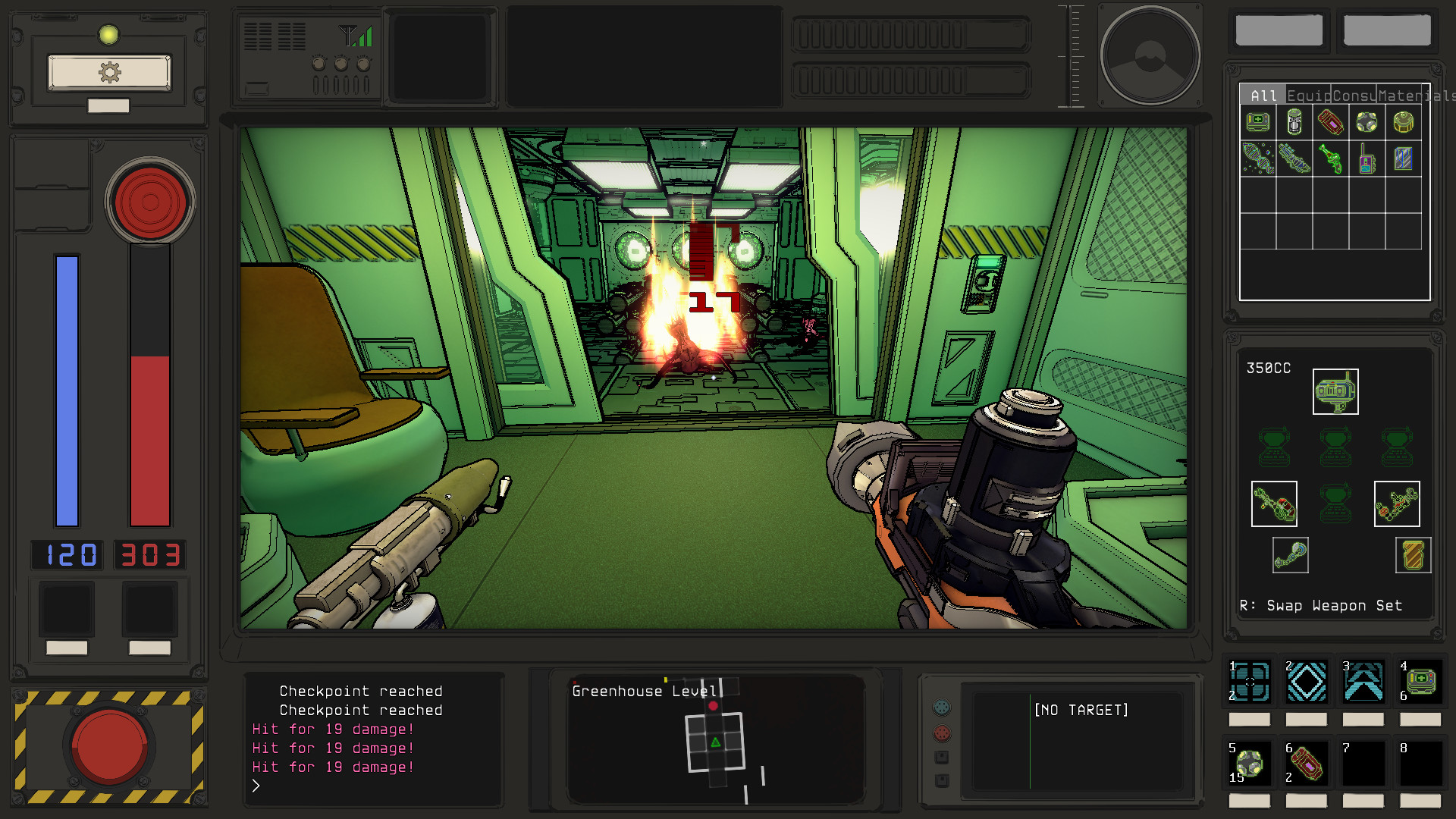Select the grenade icon in hotbar slot 5
1456x819 pixels.
(1248, 764)
